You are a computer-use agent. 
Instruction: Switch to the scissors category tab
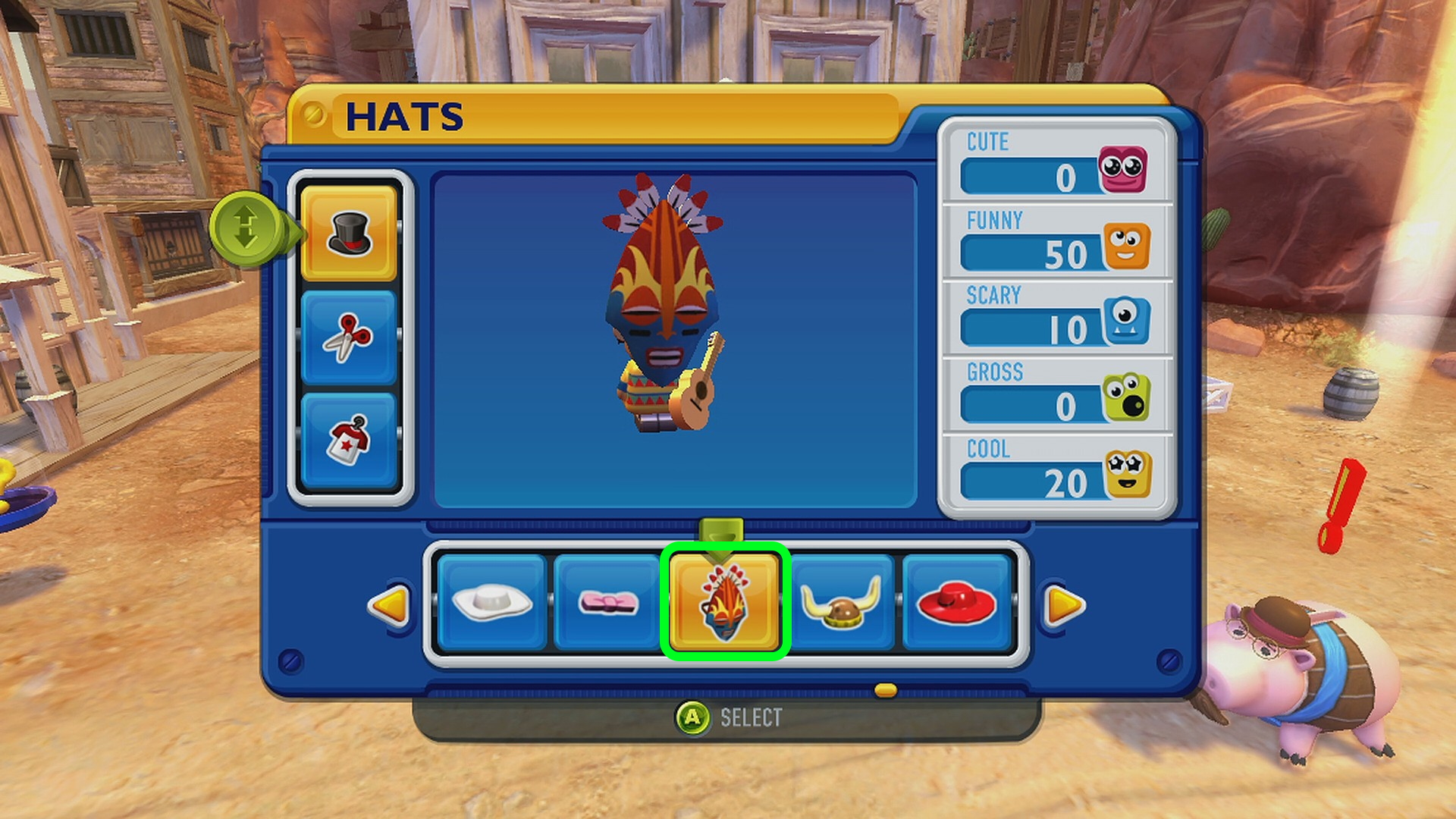[349, 337]
